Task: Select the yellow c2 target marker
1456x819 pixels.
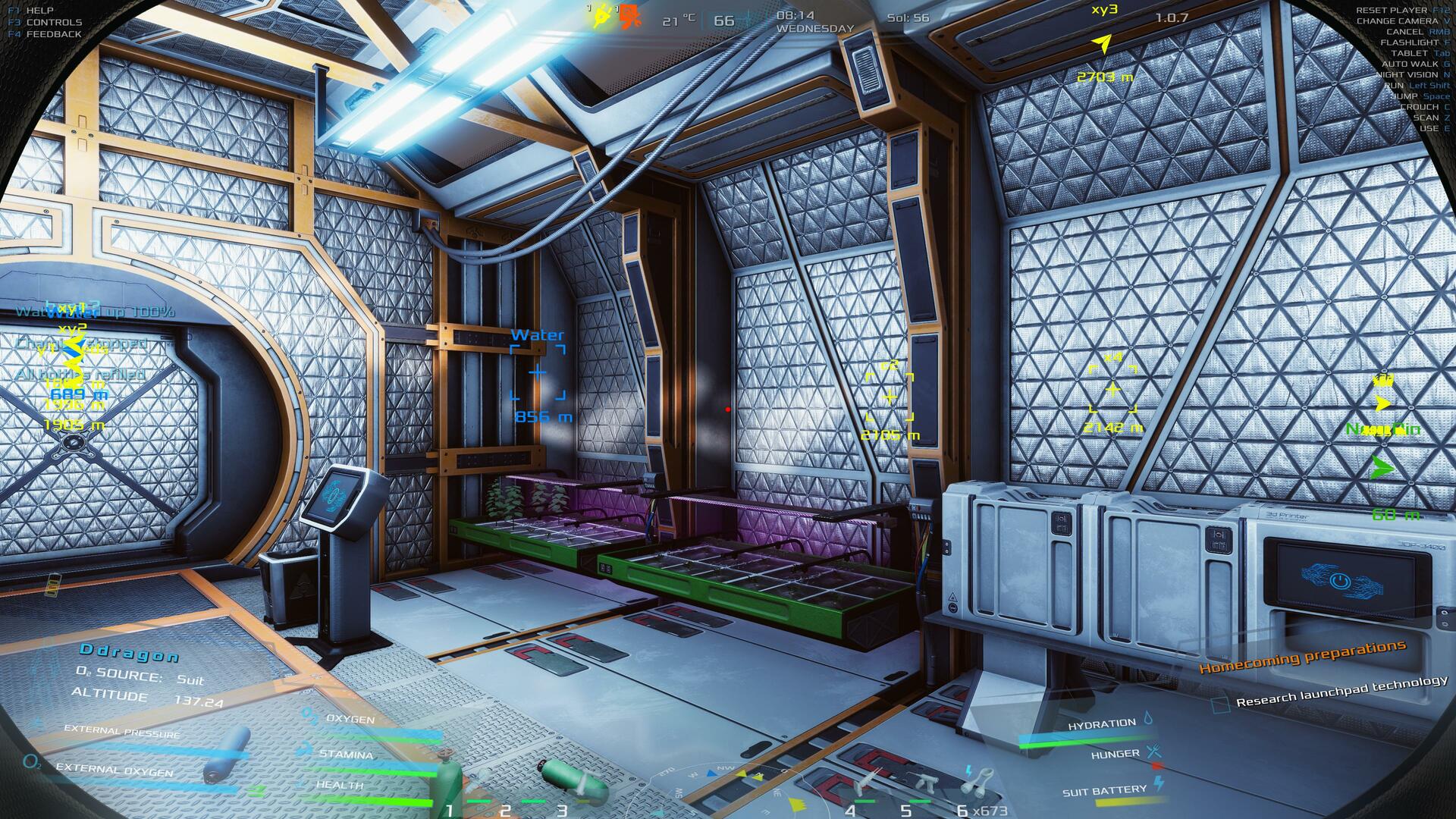Action: 890,396
